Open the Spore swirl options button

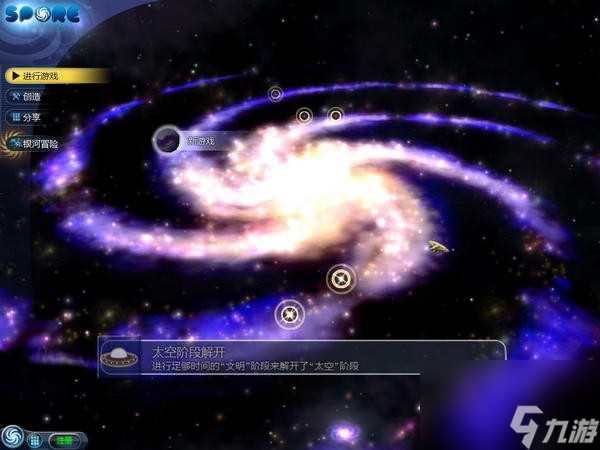(13, 438)
